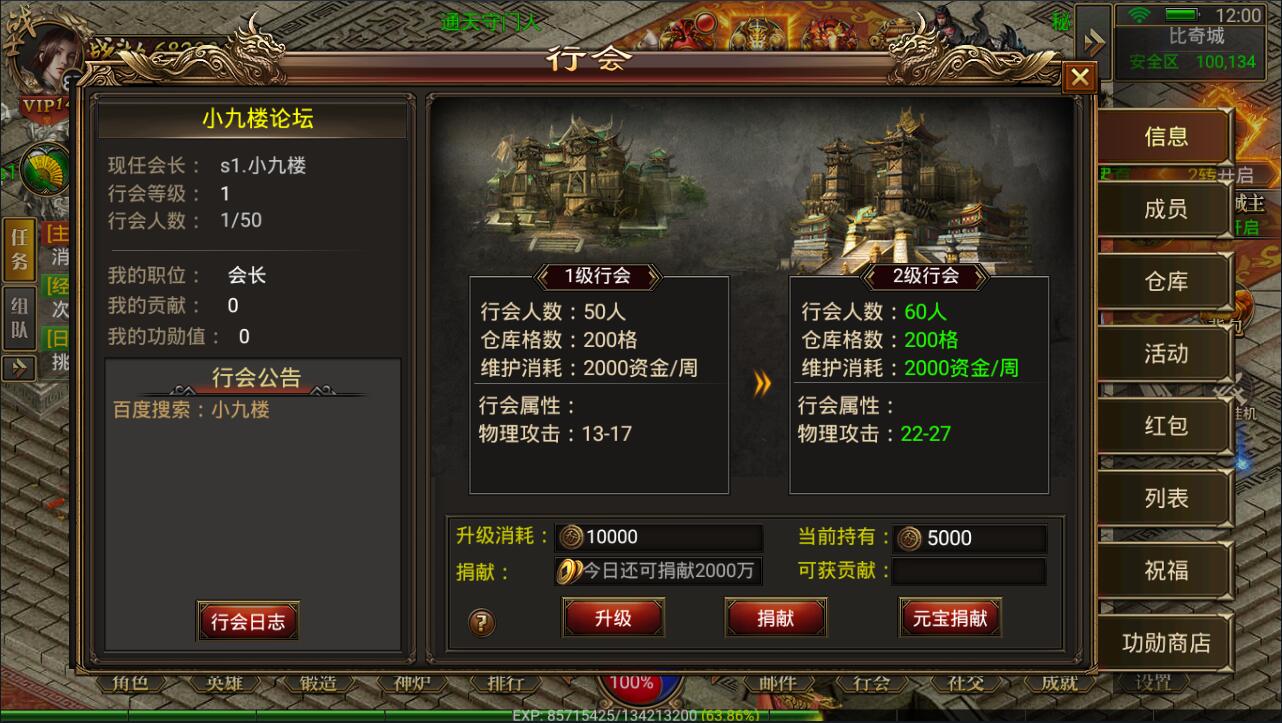
Task: Open the 行会日志 guild log
Action: pos(247,621)
